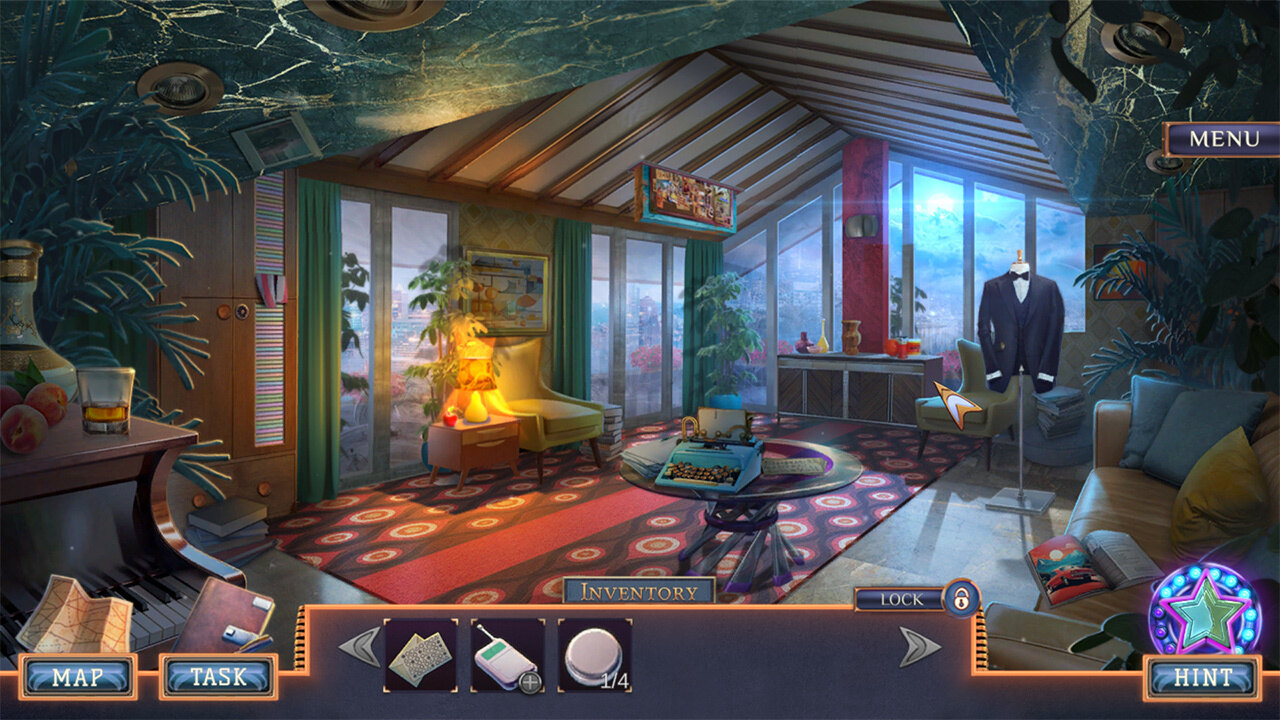Click the Inventory label tab
Screen dimensions: 1280x720
click(639, 592)
